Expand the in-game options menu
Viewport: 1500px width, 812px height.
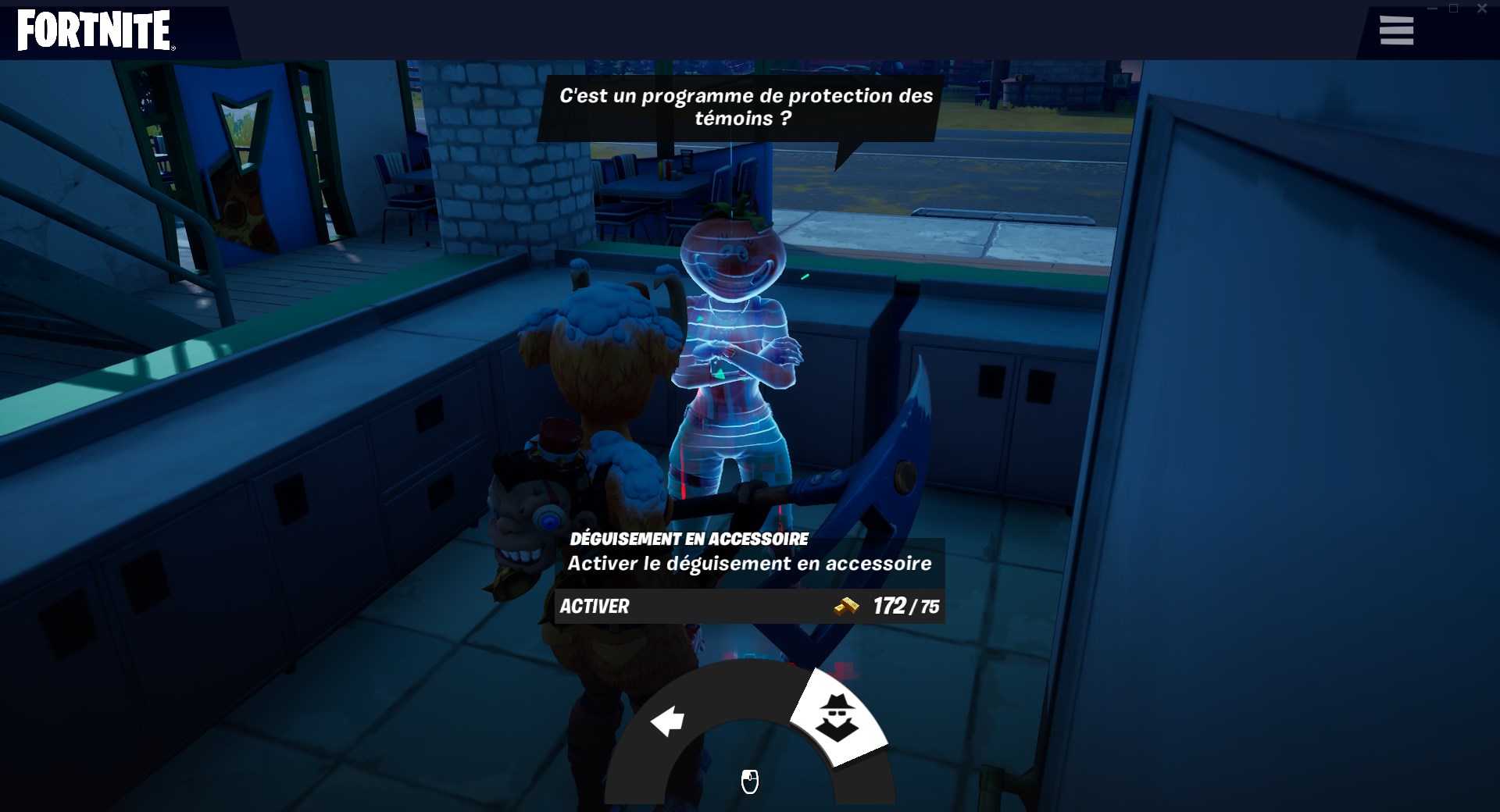tap(1397, 30)
